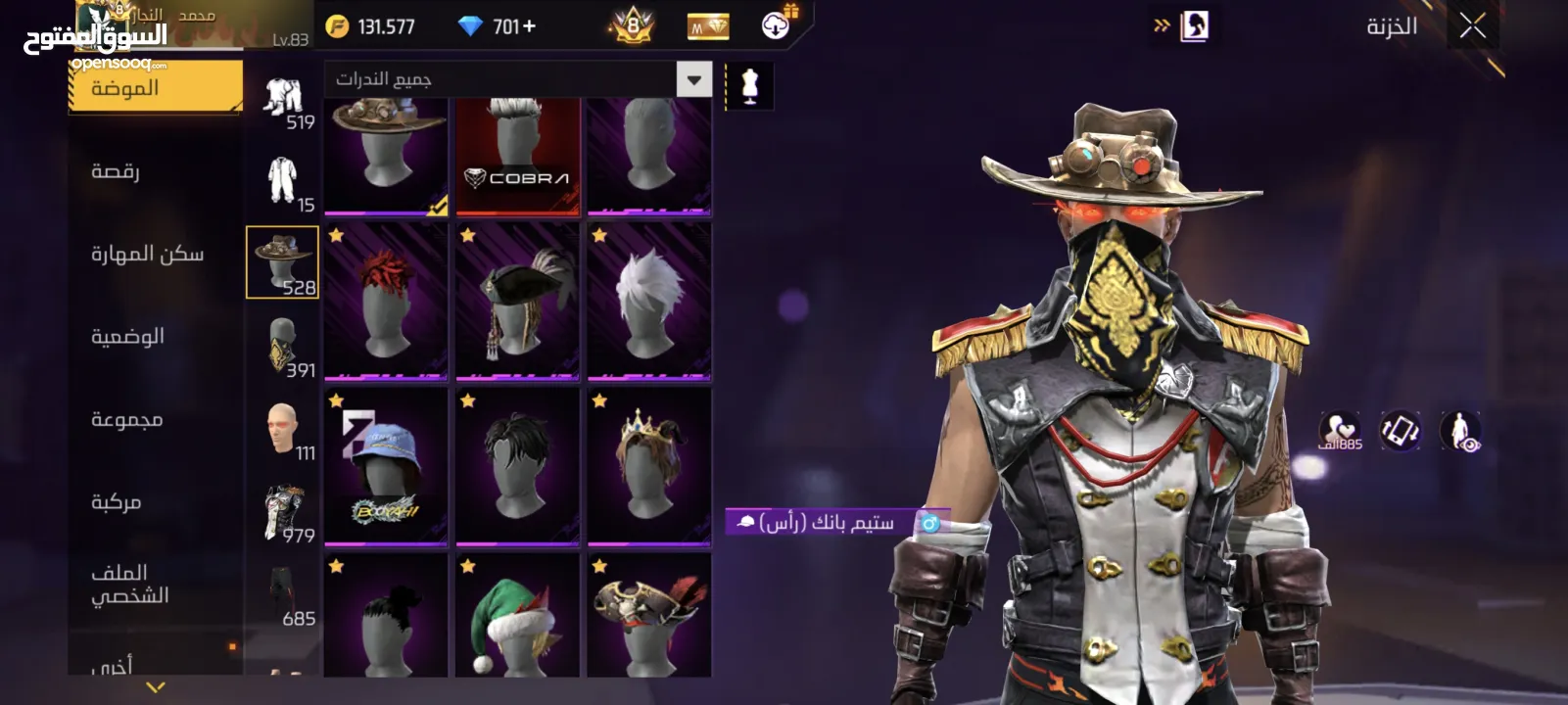This screenshot has height=705, width=1568.
Task: Select the white spiky hair item
Action: point(648,301)
